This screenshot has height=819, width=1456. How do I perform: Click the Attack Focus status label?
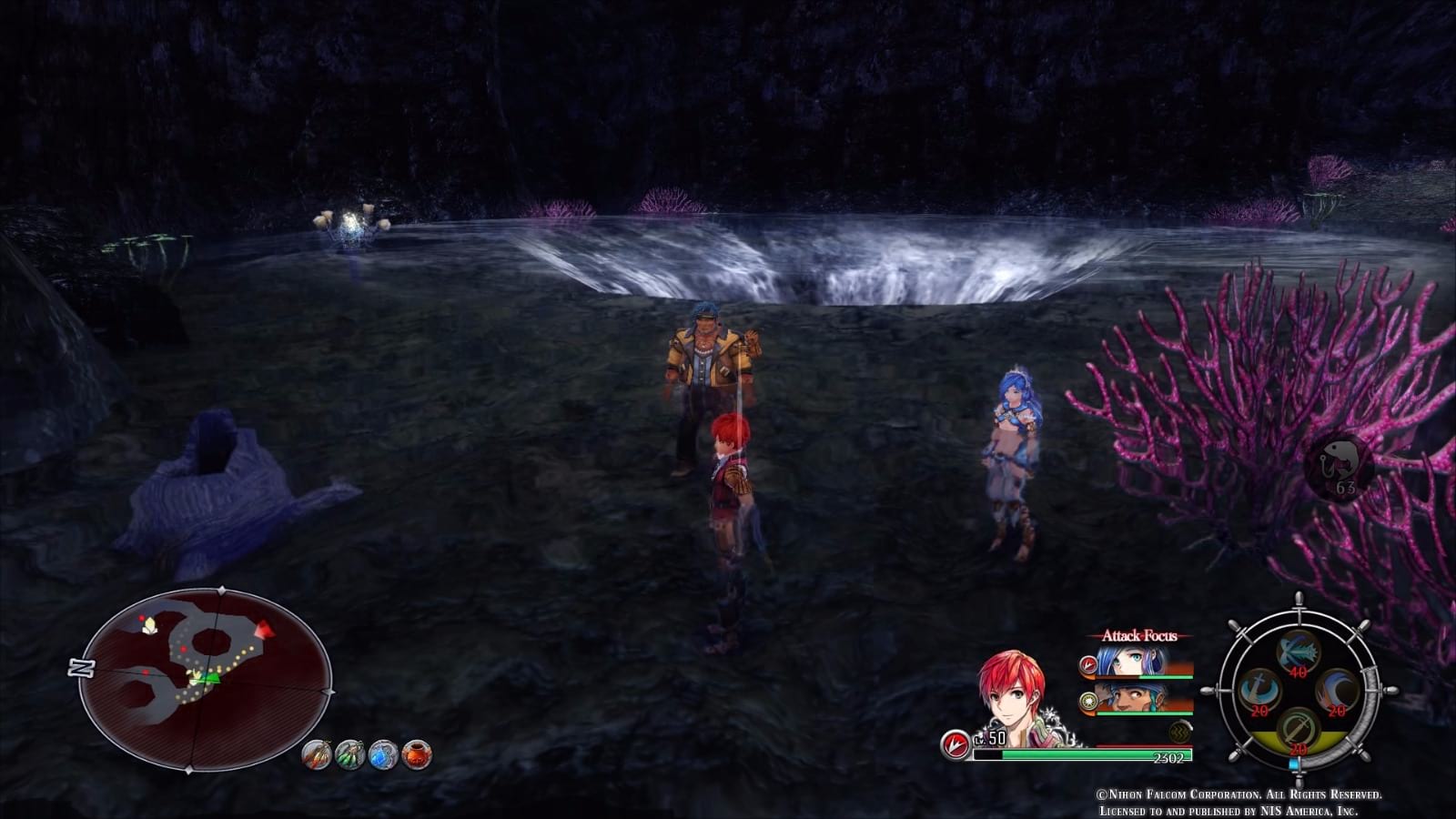click(x=1139, y=635)
